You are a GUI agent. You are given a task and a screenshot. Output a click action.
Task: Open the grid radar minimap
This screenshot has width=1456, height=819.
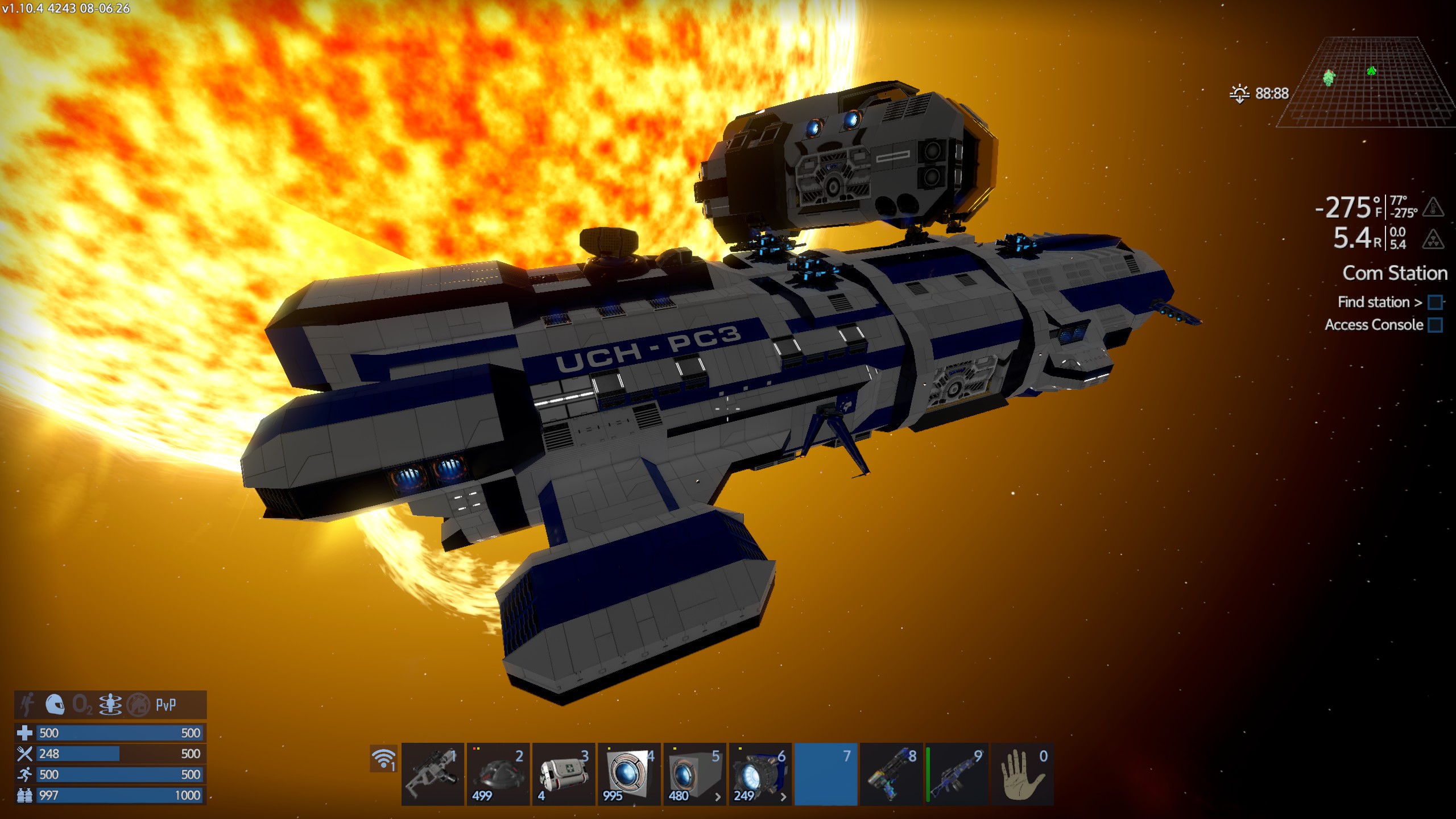click(1365, 82)
